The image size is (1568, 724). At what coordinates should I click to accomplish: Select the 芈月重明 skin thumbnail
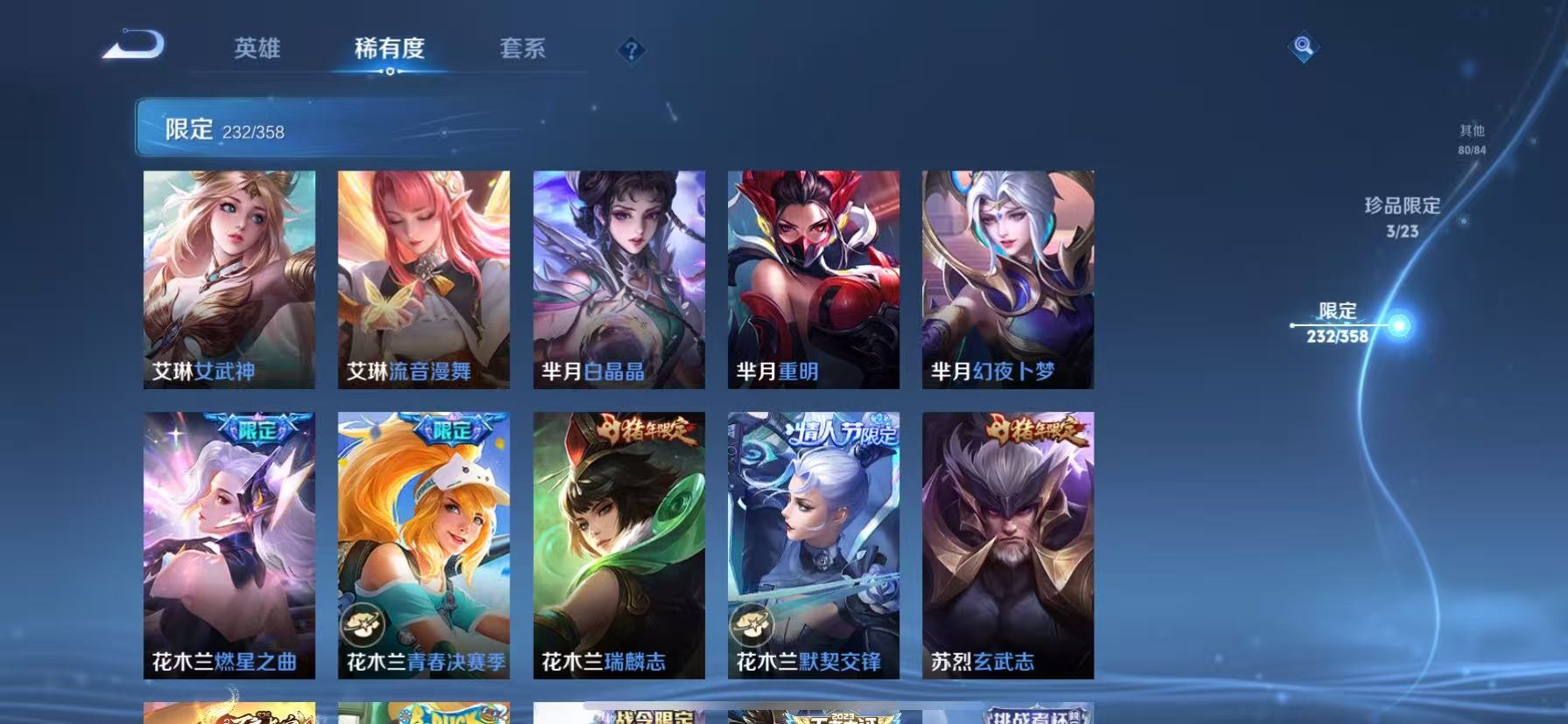coord(812,278)
